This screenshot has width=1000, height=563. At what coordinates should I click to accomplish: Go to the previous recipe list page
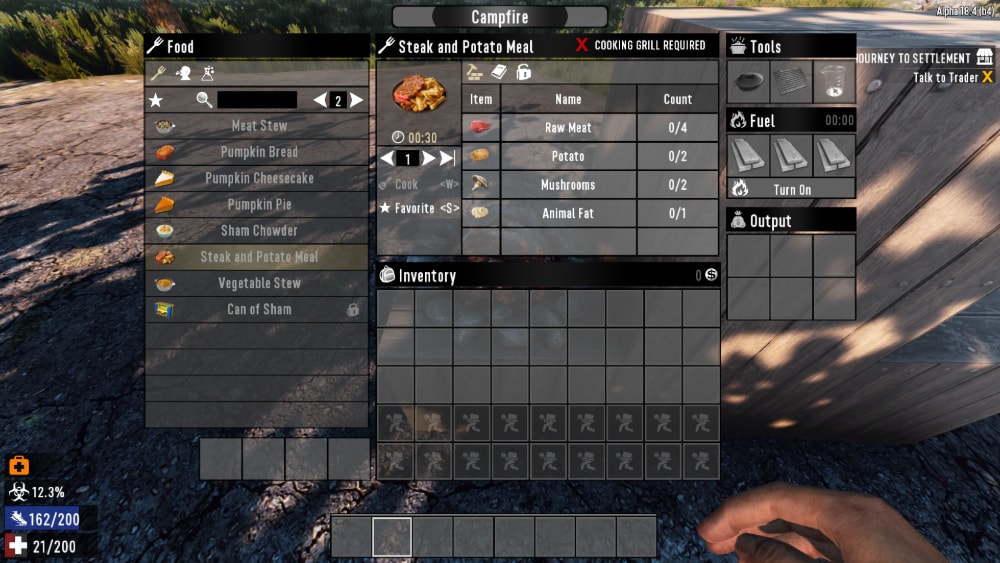click(x=320, y=100)
